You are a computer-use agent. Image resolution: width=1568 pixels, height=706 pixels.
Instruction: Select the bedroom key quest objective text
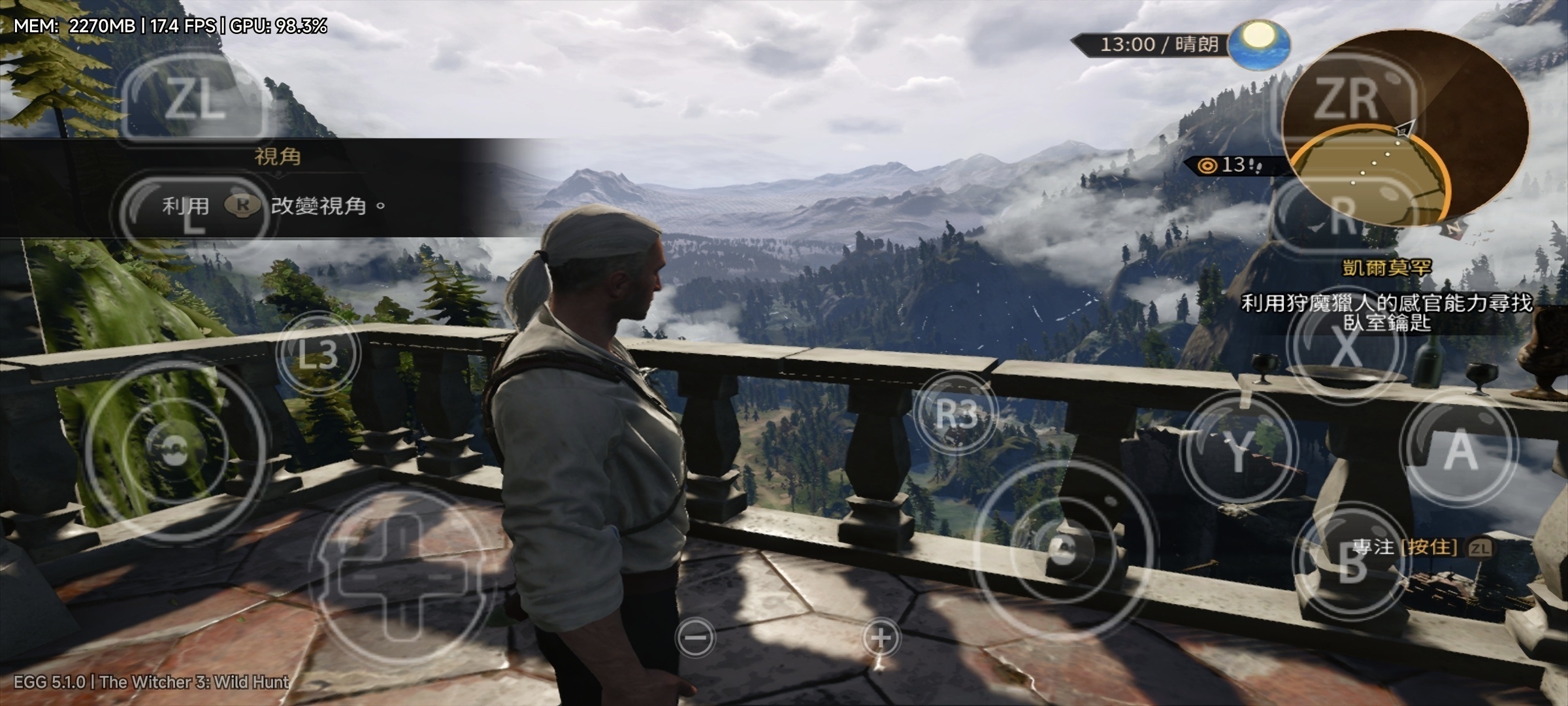(1386, 312)
